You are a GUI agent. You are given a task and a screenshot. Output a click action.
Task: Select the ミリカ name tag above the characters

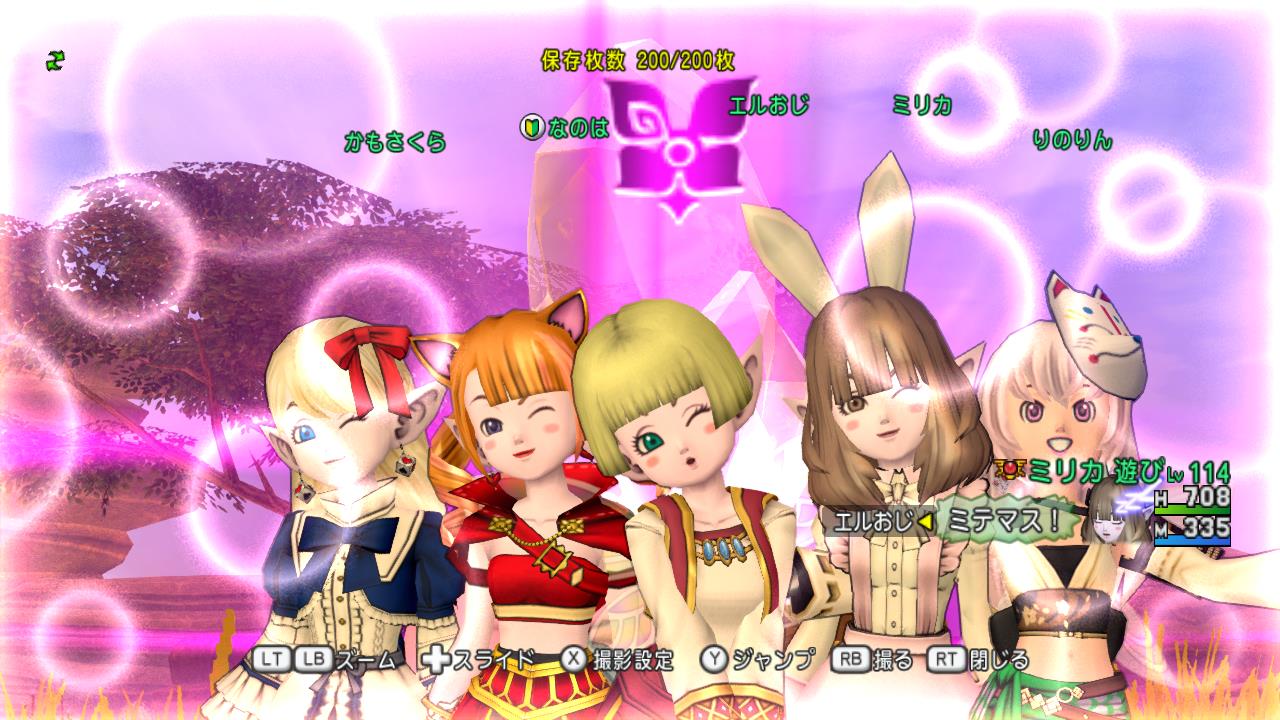click(921, 104)
